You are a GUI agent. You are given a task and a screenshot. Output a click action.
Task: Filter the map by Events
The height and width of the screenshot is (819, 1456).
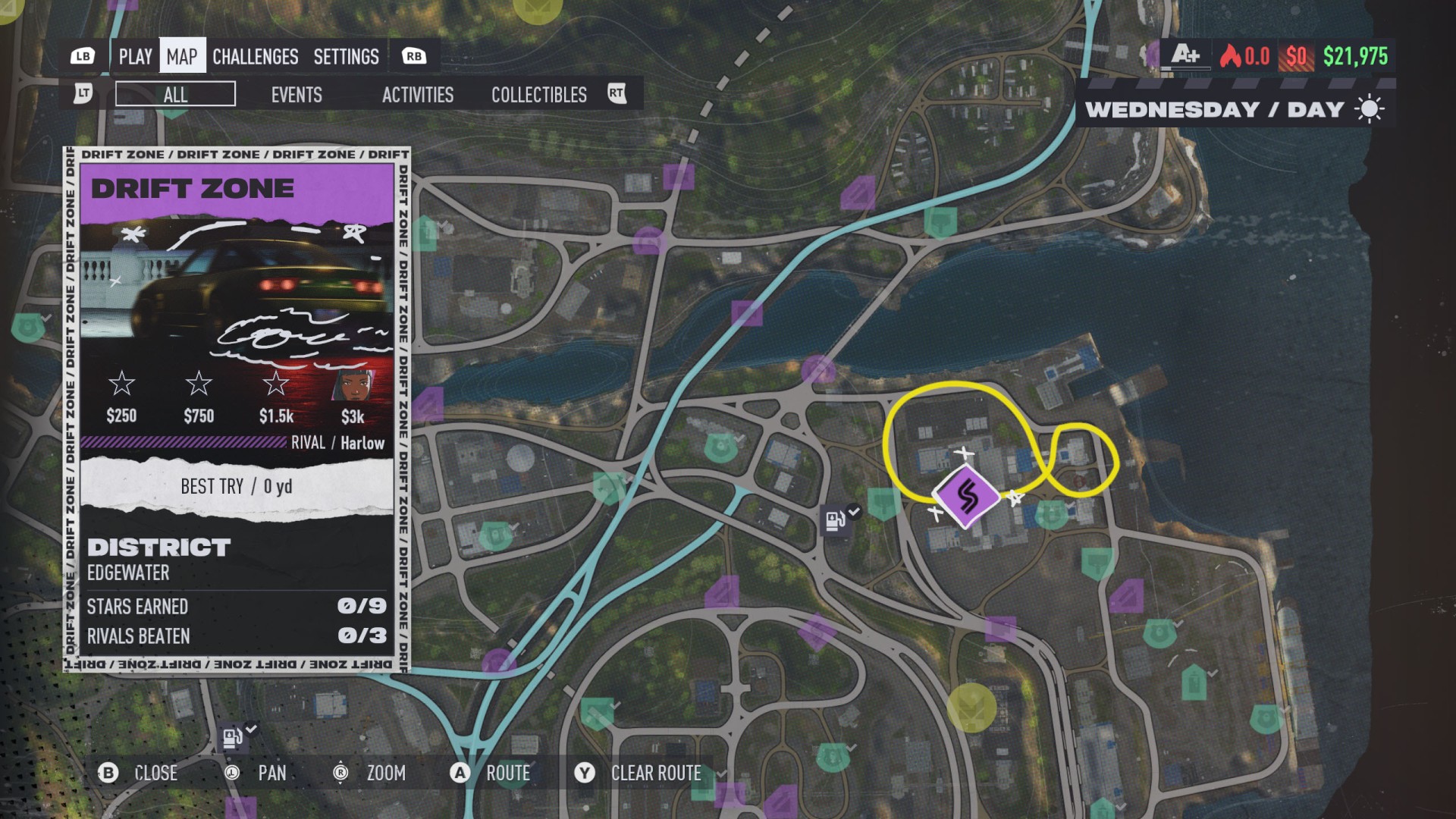pos(297,95)
